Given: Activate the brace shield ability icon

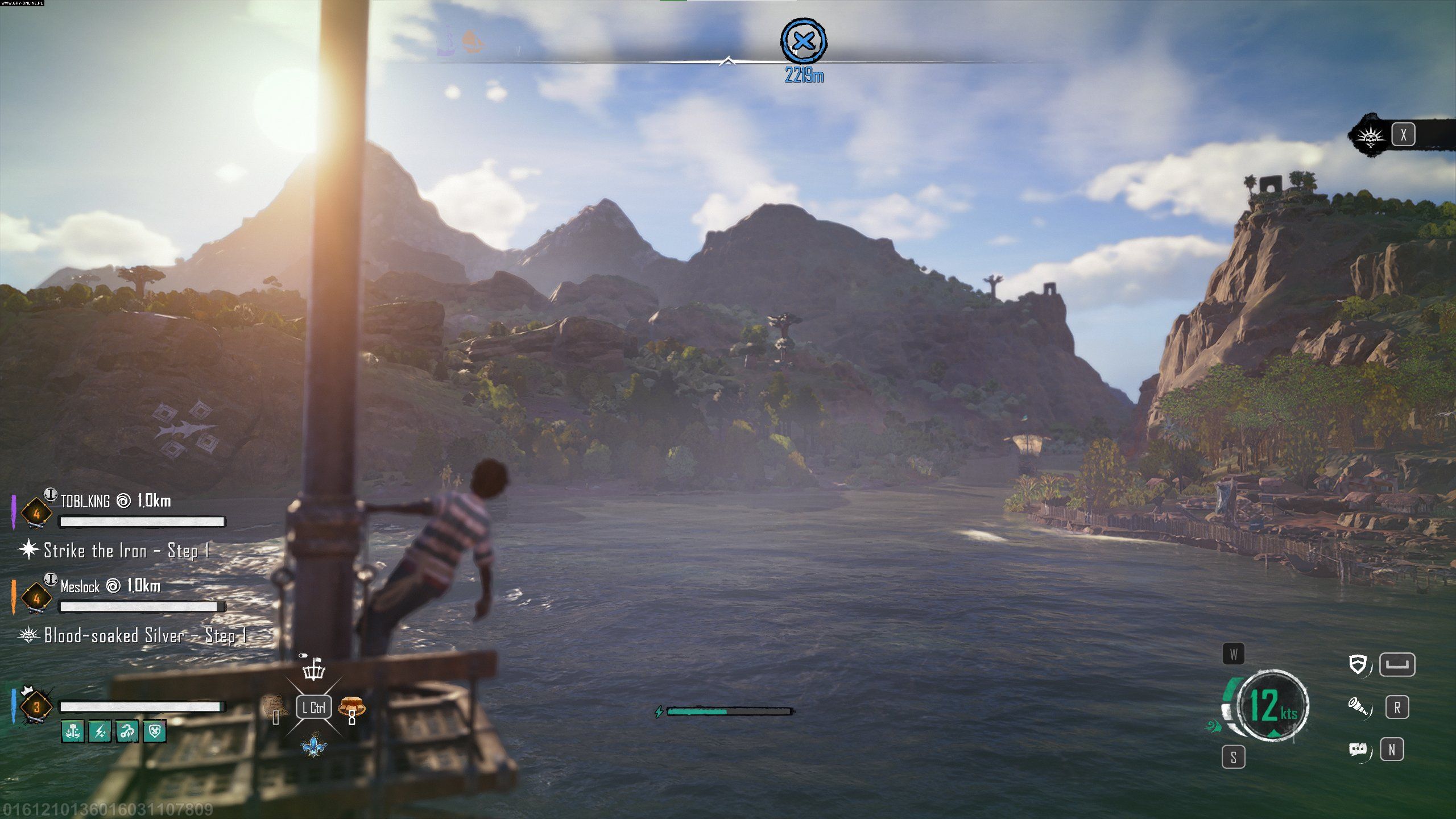Looking at the screenshot, I should 1358,664.
